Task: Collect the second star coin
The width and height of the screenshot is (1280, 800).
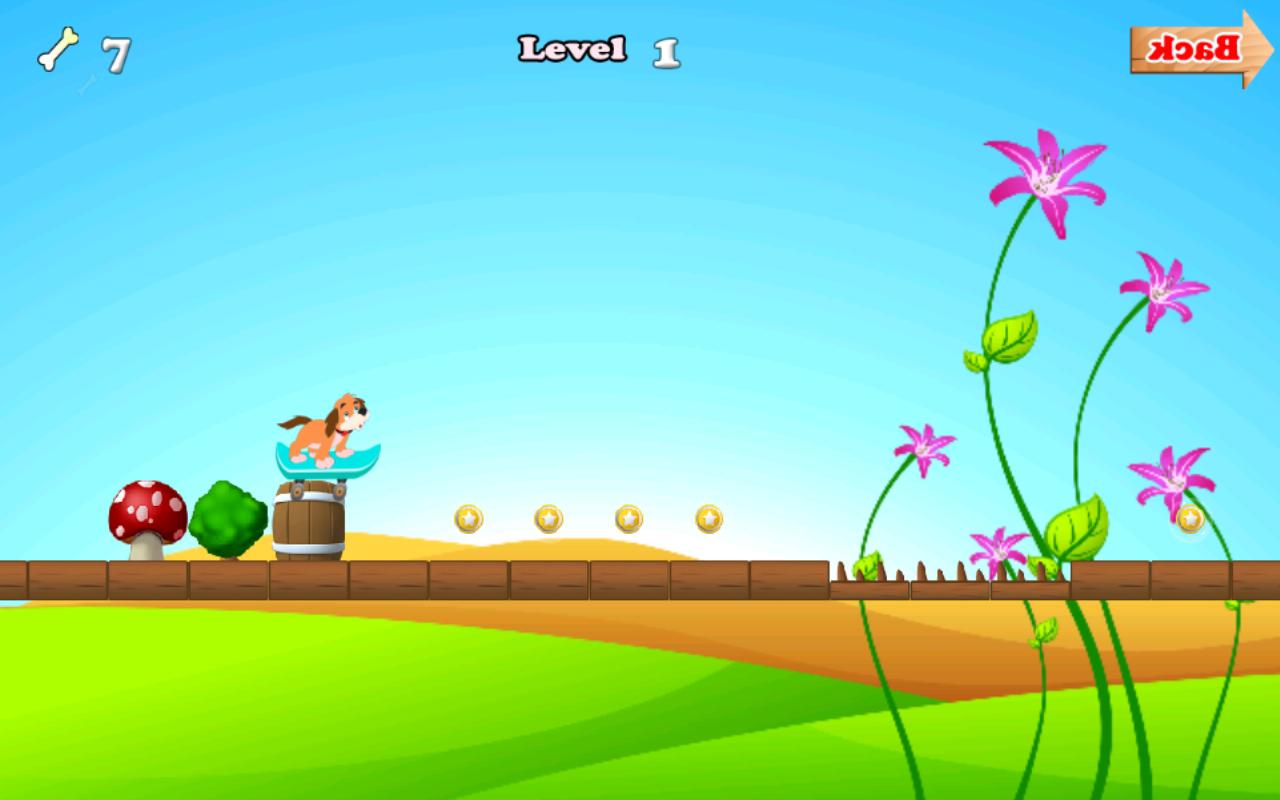Action: tap(548, 519)
